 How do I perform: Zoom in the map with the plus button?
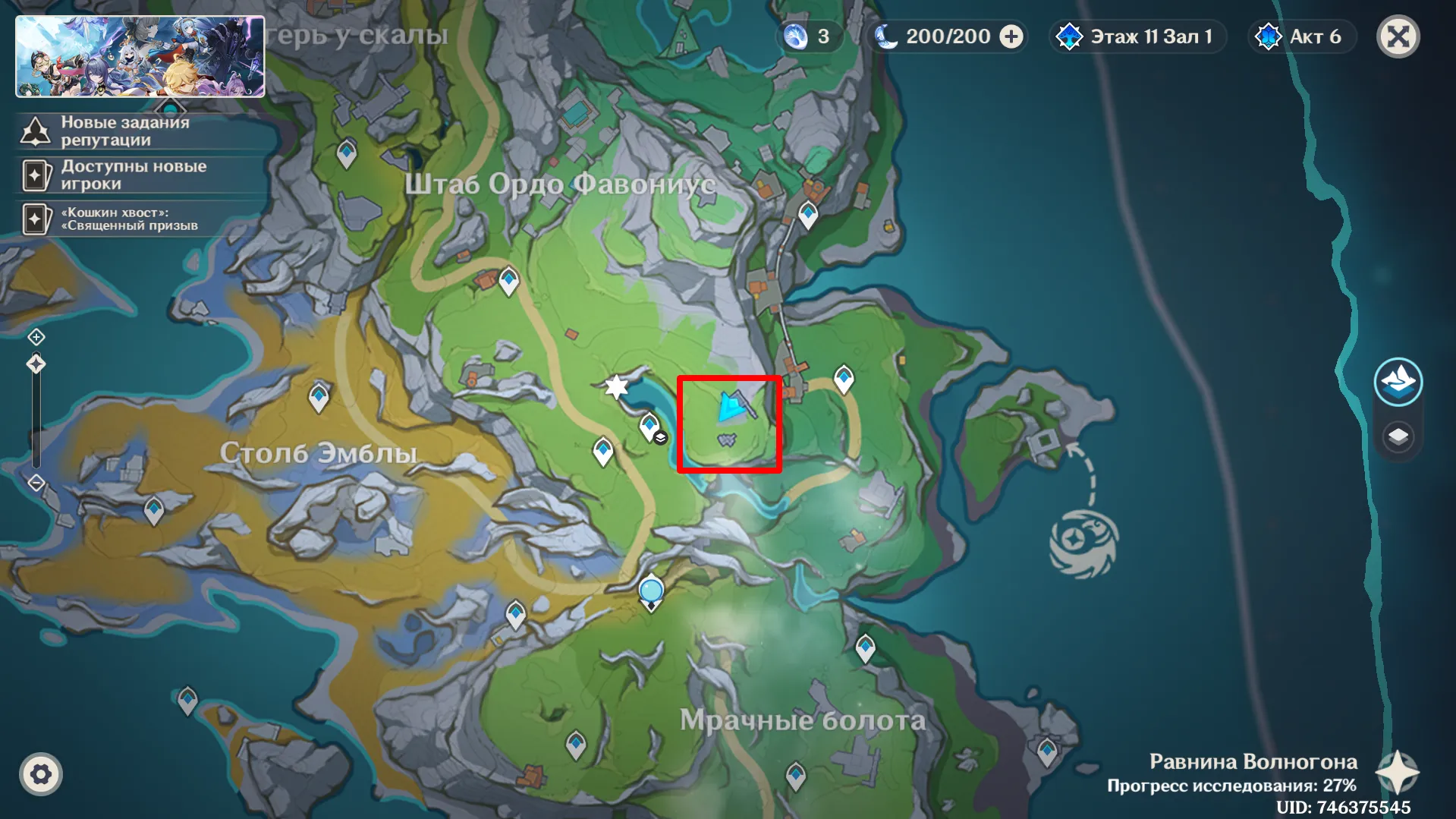(x=36, y=337)
